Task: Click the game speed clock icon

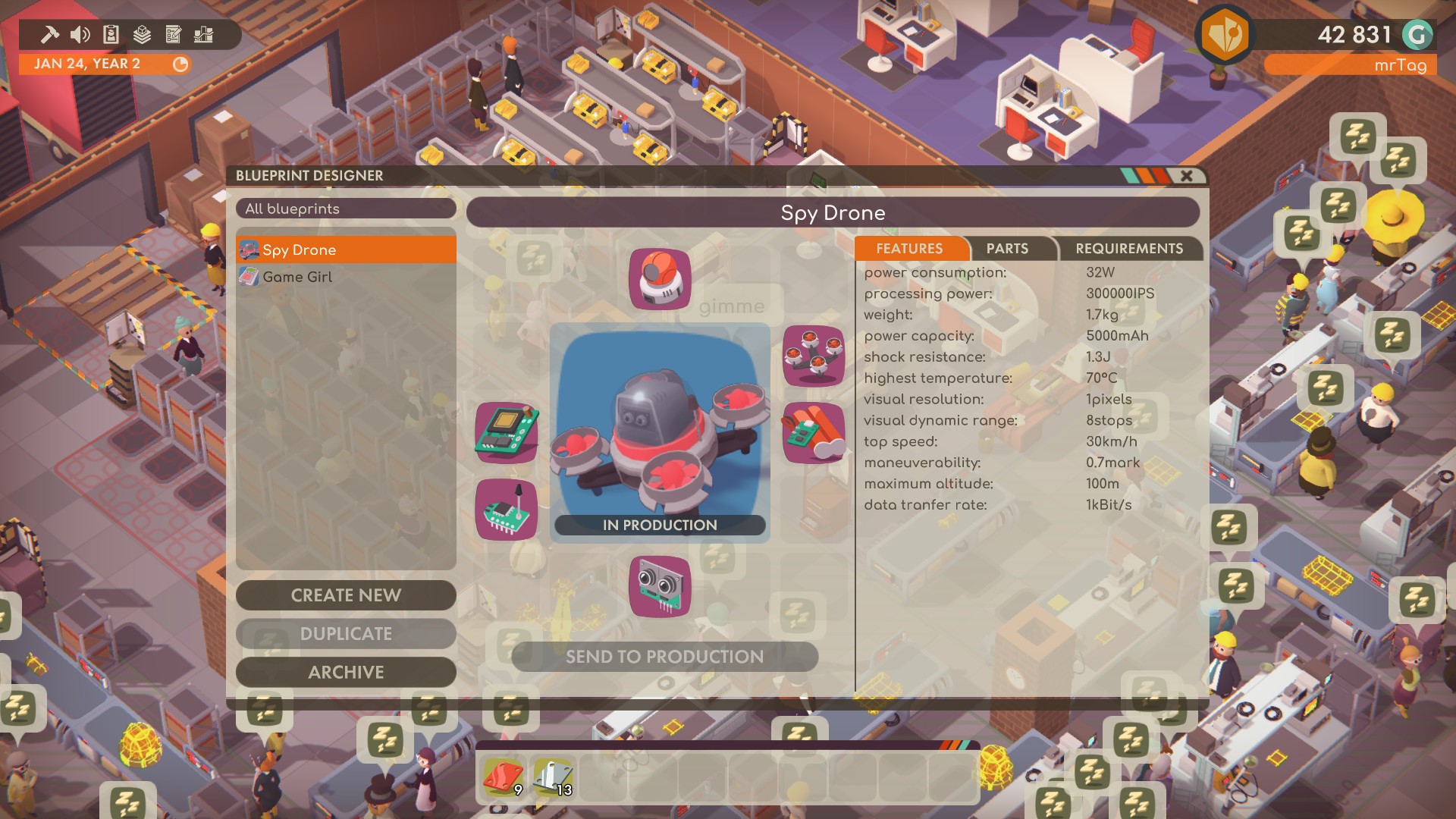Action: pos(179,65)
